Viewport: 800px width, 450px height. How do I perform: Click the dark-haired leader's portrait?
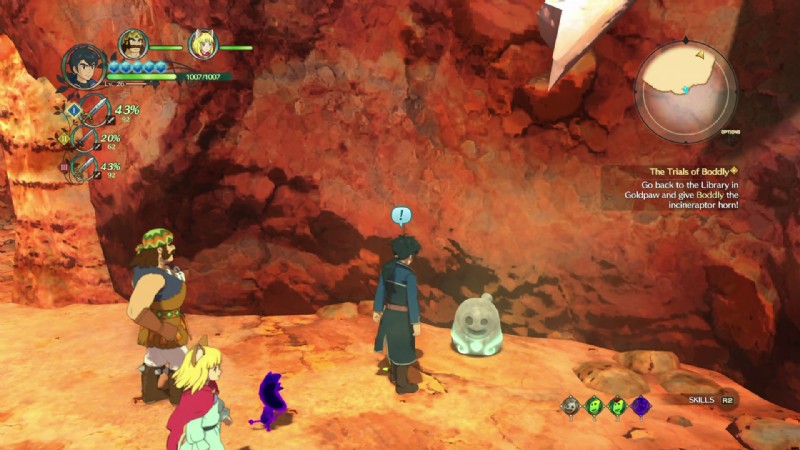tap(84, 68)
